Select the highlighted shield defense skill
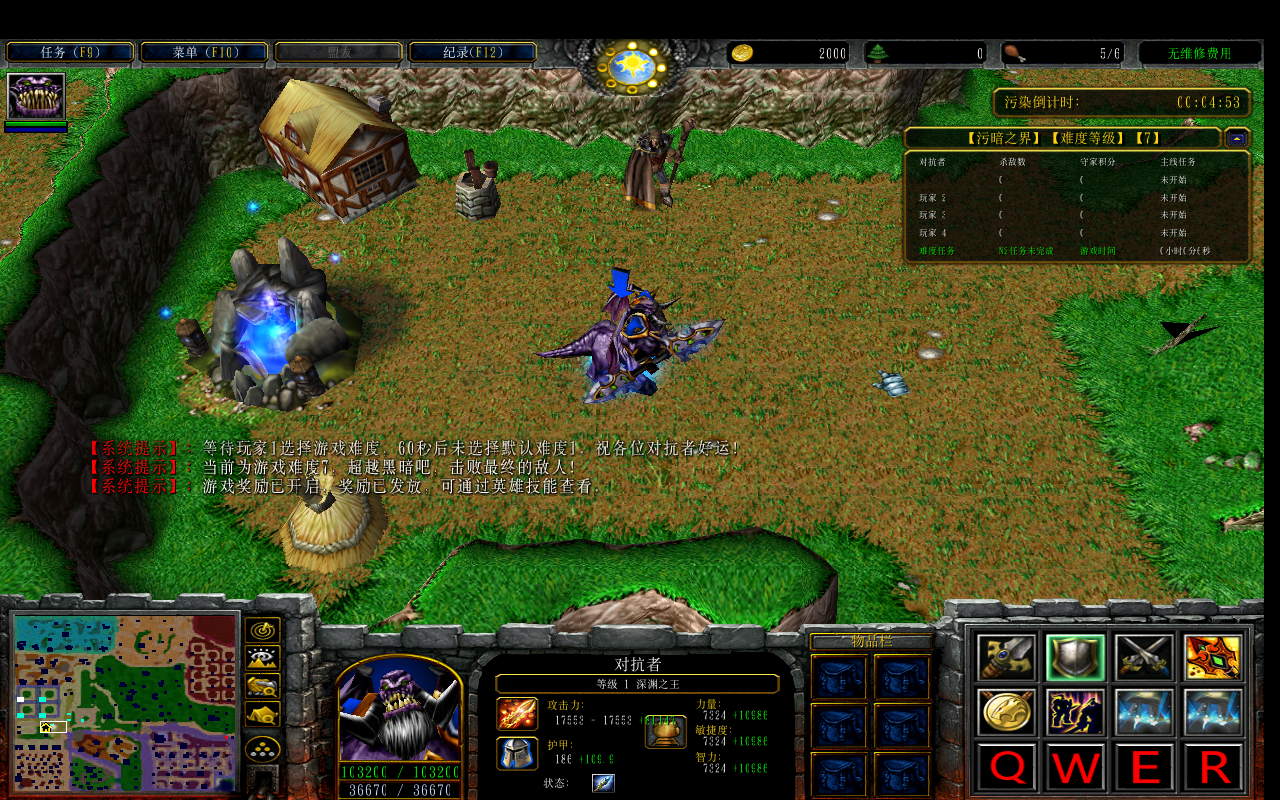 click(1076, 657)
